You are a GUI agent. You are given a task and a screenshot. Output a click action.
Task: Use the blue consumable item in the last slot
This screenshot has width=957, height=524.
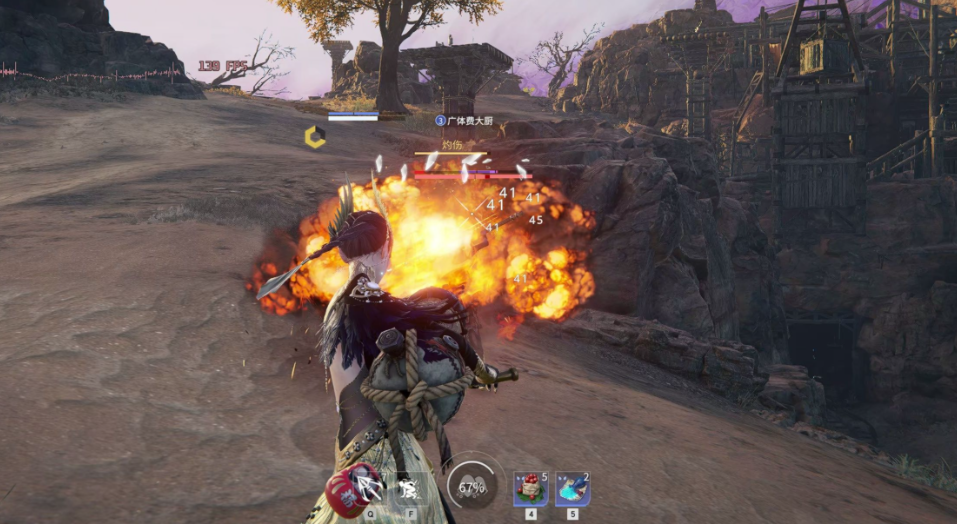572,489
